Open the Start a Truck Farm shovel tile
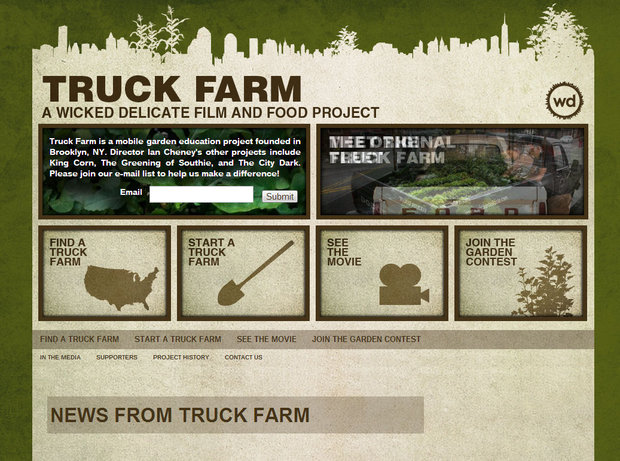 (243, 273)
